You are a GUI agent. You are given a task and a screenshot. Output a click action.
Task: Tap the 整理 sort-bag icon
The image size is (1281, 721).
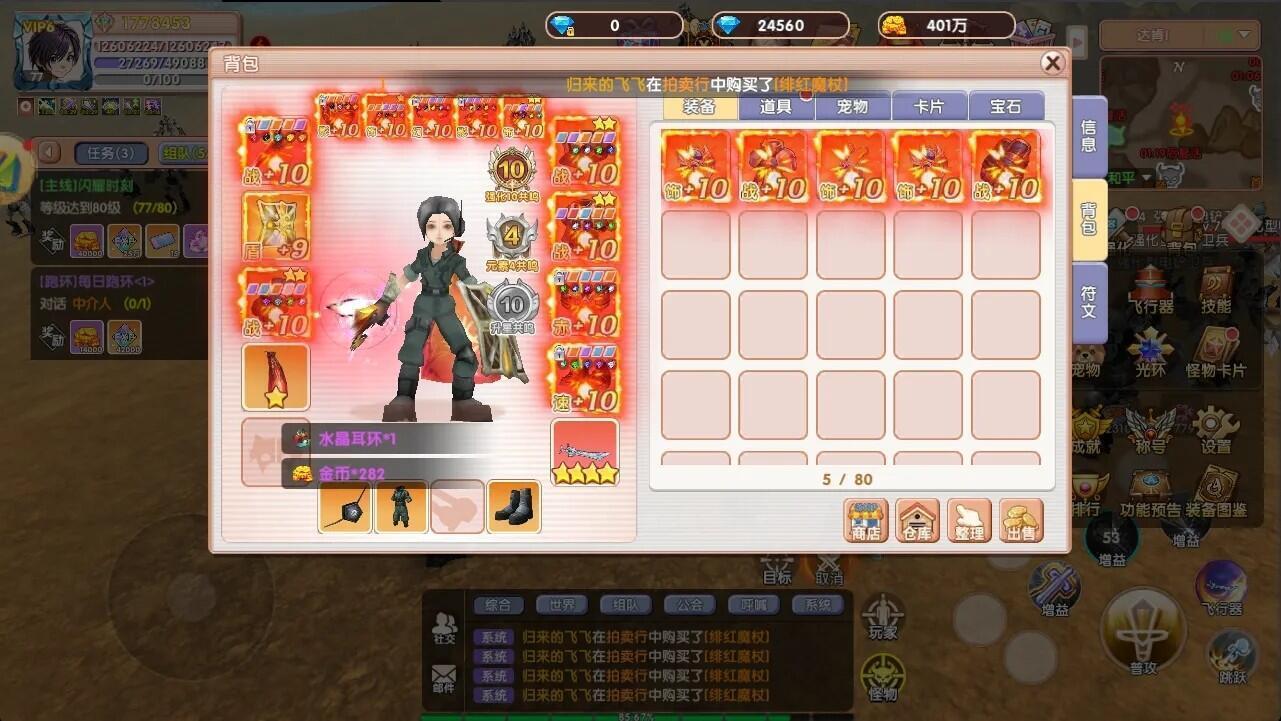pyautogui.click(x=968, y=519)
